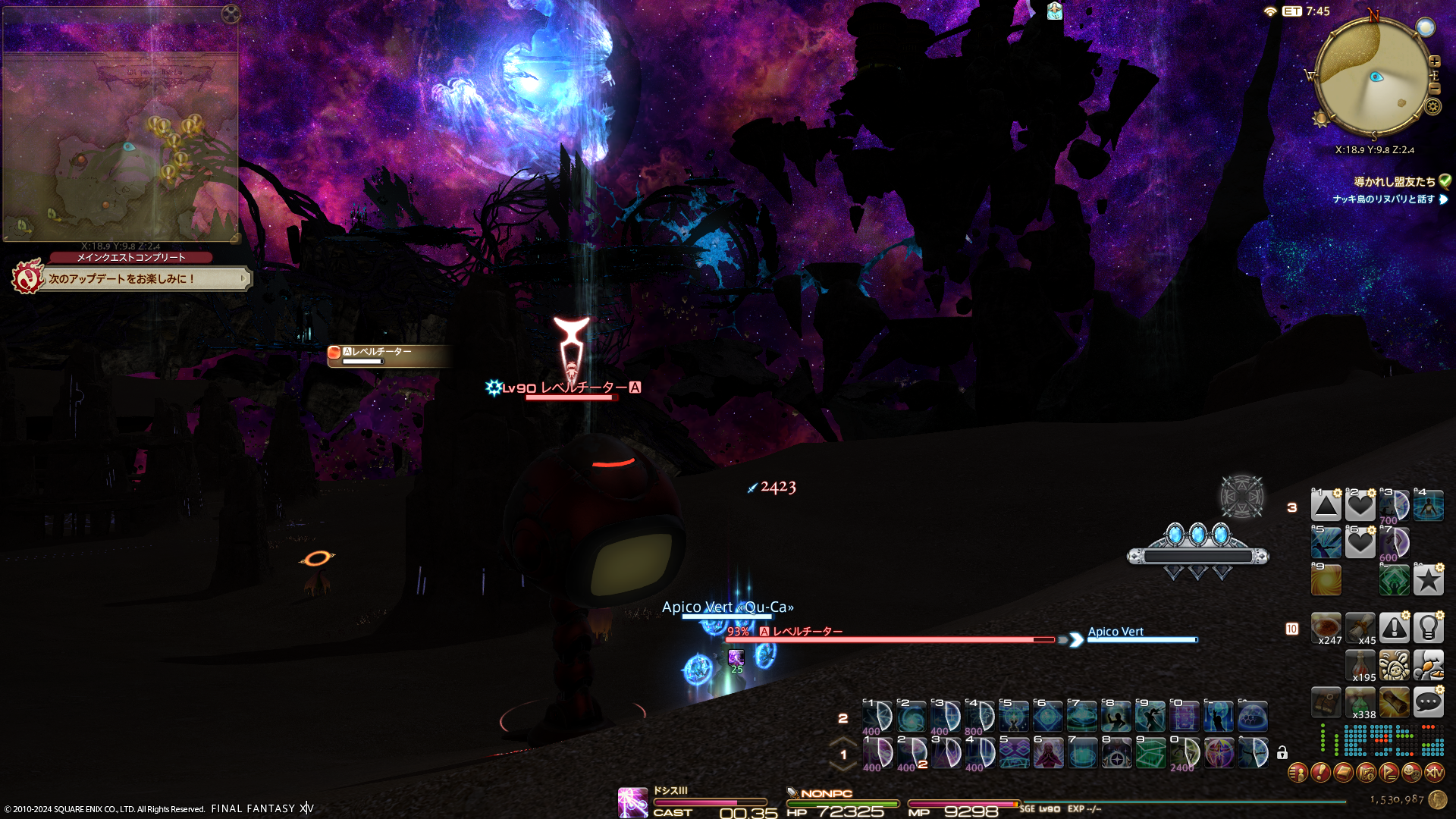
Task: Close the translucent area map window
Action: (231, 14)
